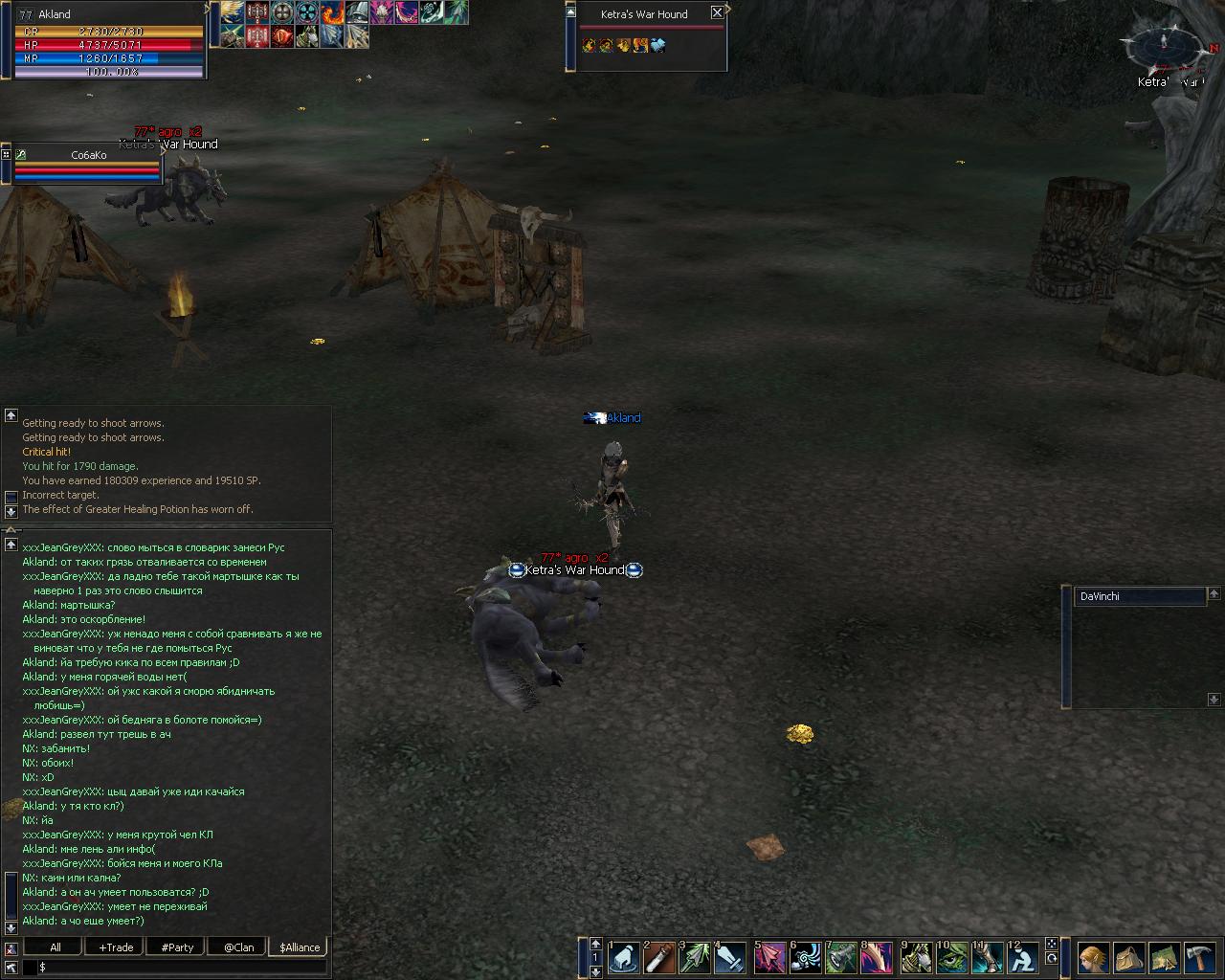Use the potion vial in hotbar slot 2

tap(660, 957)
